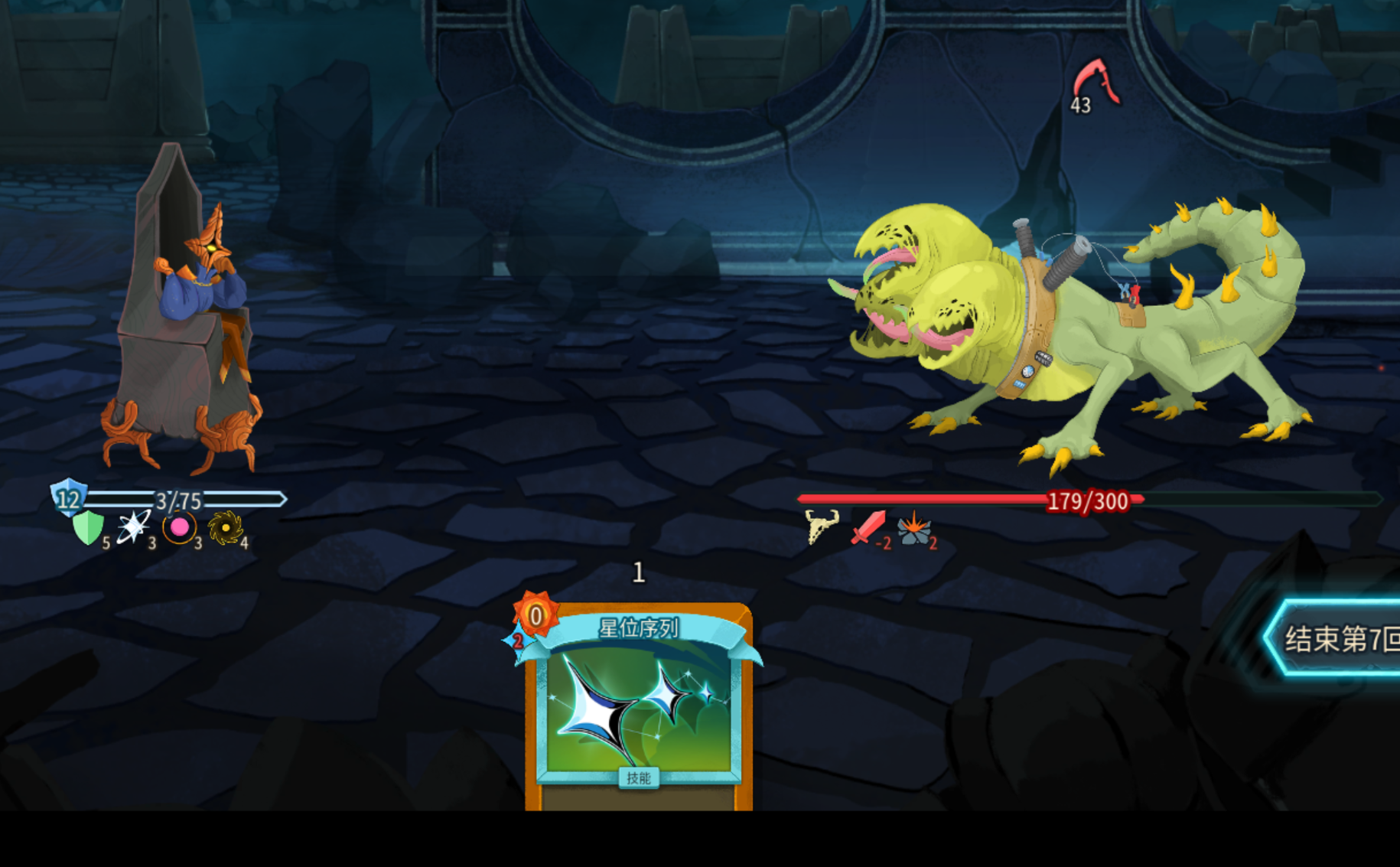
Task: Inspect the enemy's explosion status icon
Action: point(913,528)
